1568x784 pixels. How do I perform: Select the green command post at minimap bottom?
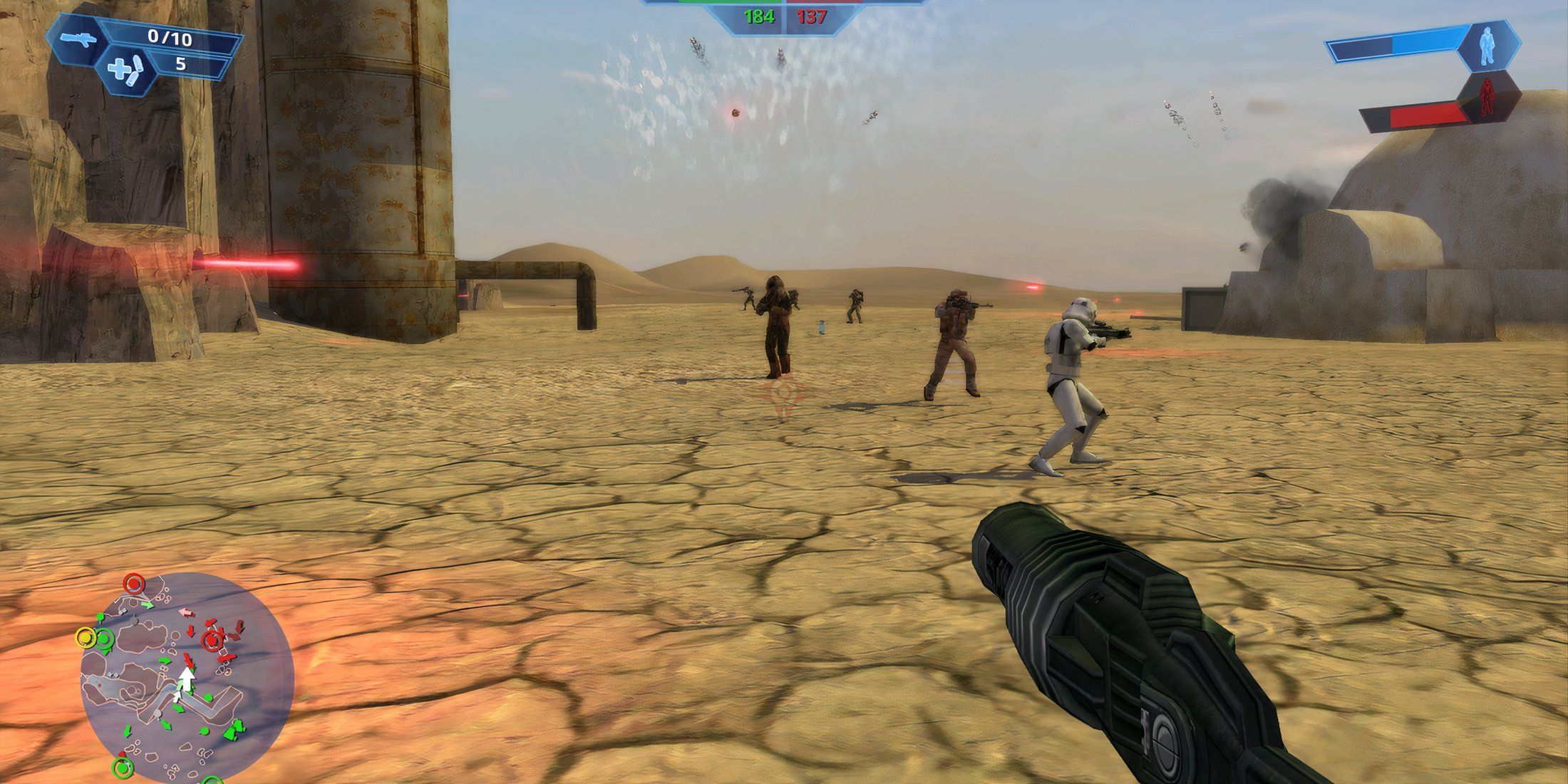pyautogui.click(x=123, y=768)
